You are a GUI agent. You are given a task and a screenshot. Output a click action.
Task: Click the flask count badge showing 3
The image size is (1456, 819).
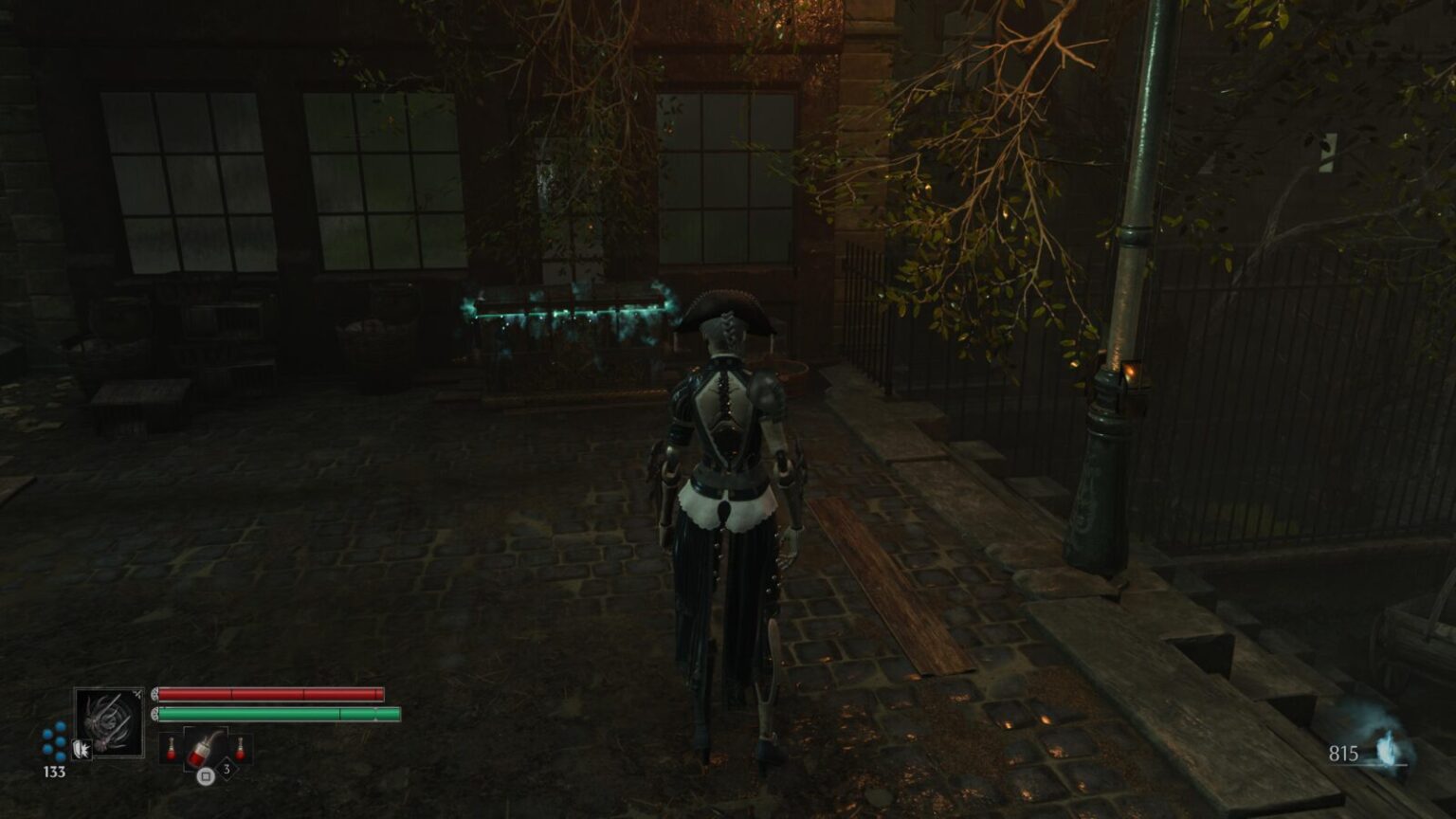227,769
